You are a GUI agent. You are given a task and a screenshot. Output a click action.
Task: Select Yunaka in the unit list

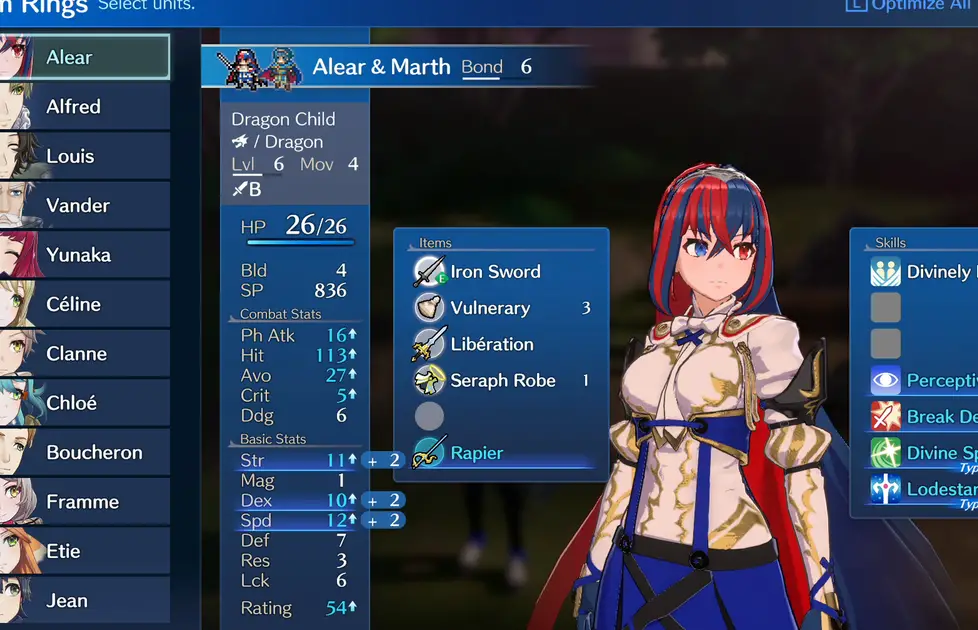85,254
